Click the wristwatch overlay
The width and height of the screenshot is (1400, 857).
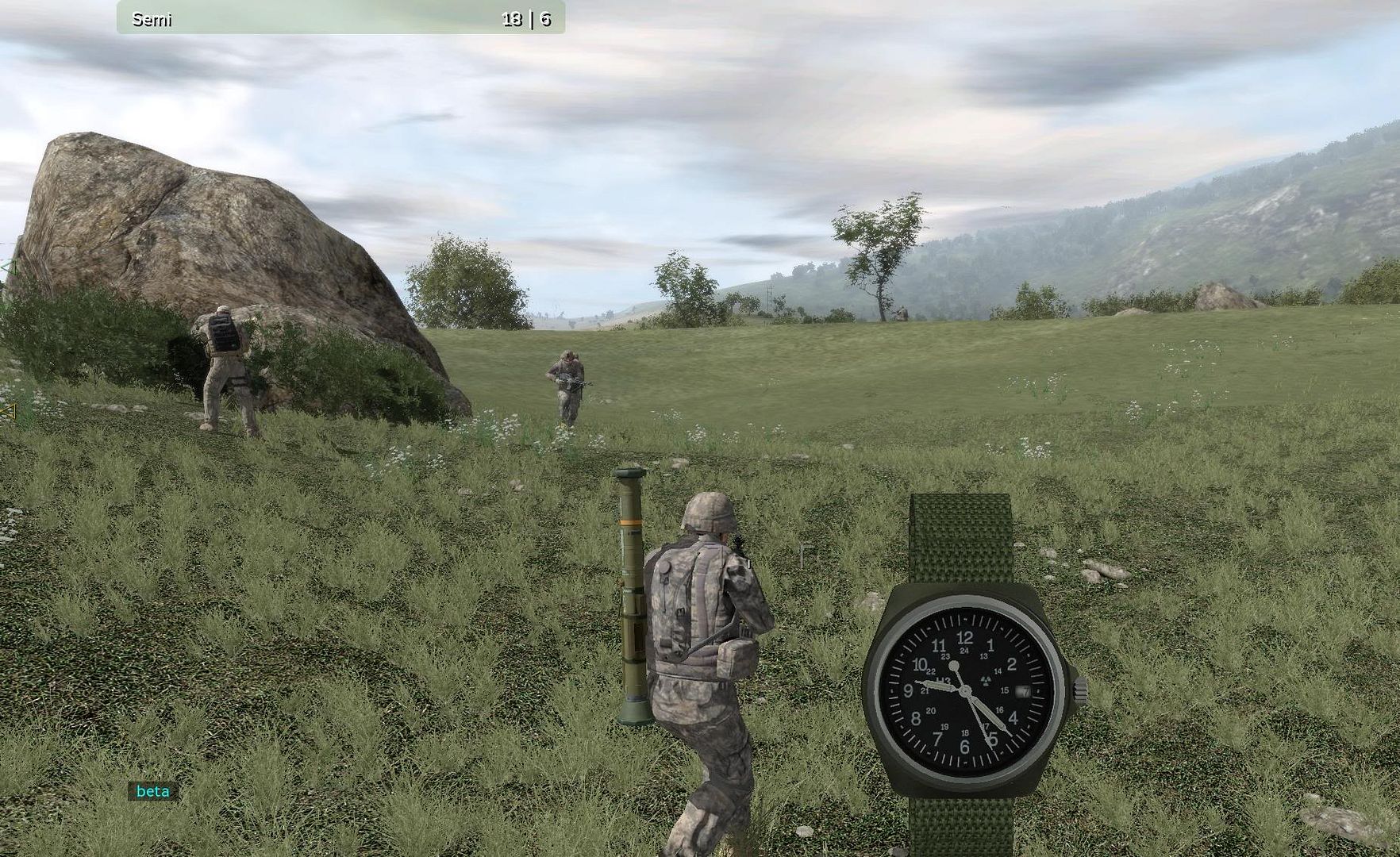[965, 689]
